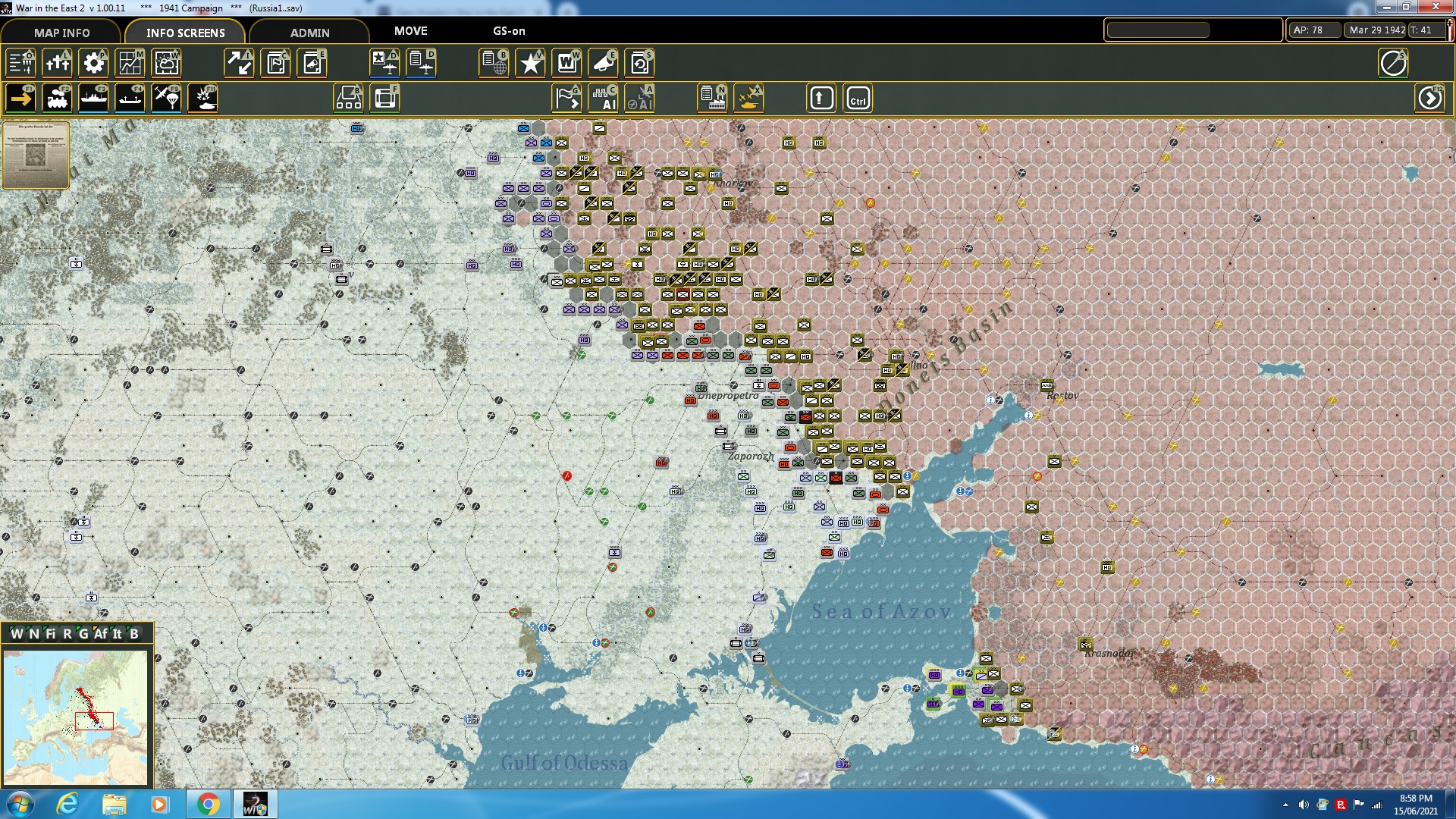Open the production screen (factory icon)

pyautogui.click(x=711, y=98)
